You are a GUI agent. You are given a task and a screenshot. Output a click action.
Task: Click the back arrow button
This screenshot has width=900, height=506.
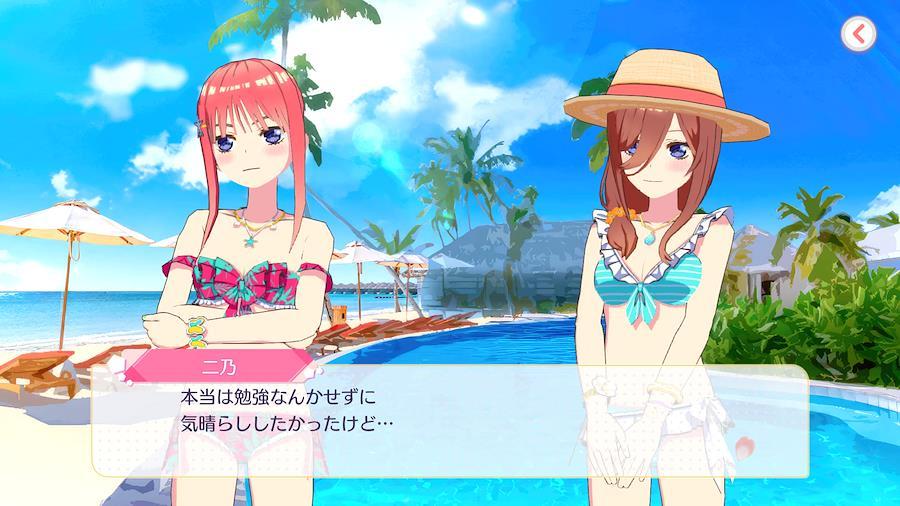pos(858,34)
